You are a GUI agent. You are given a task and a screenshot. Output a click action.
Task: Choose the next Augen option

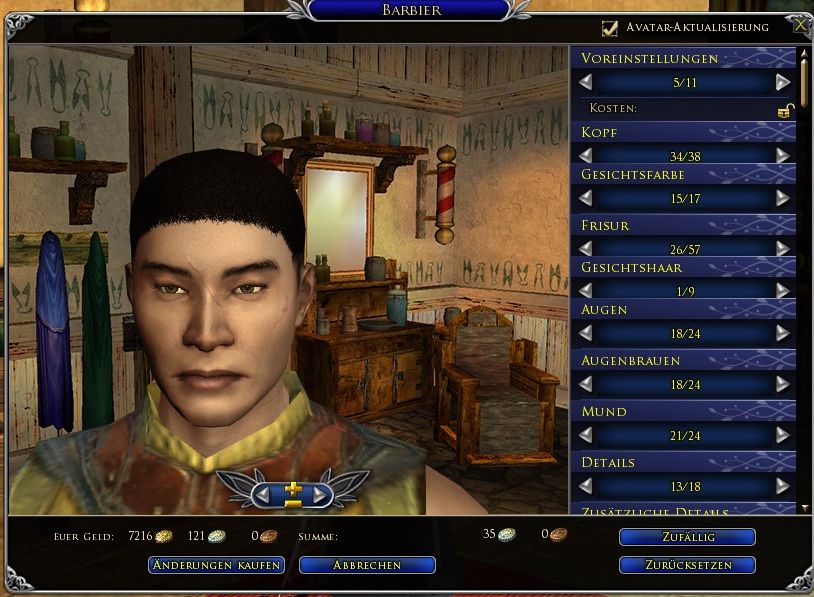click(x=783, y=333)
